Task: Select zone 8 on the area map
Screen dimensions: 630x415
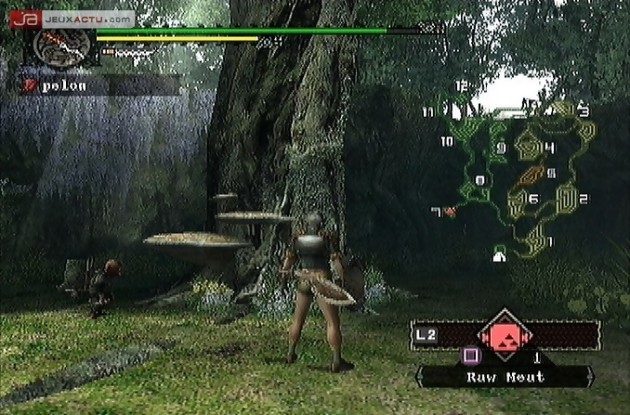Action: (477, 188)
